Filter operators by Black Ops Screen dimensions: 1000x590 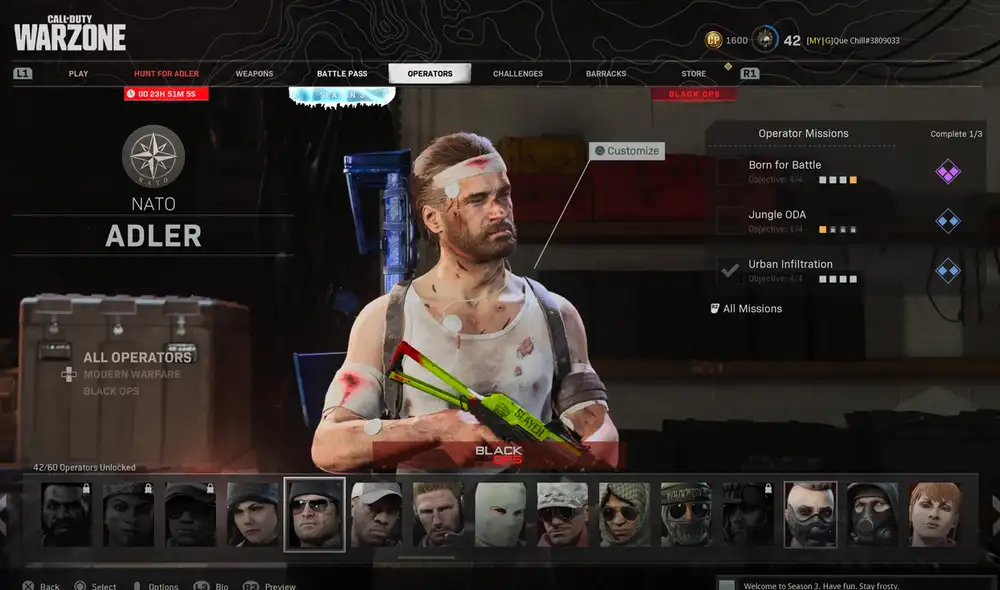[111, 391]
